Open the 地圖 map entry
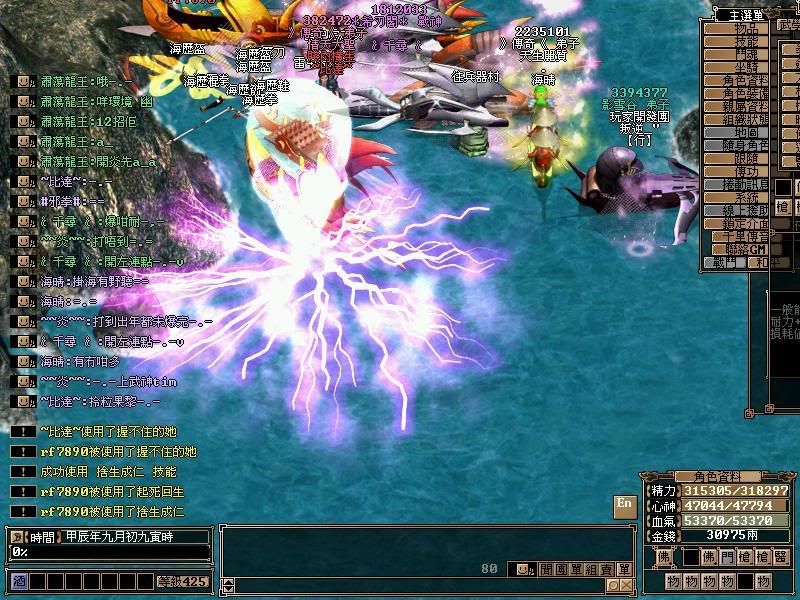Screen dimensions: 800x600 [x=747, y=132]
